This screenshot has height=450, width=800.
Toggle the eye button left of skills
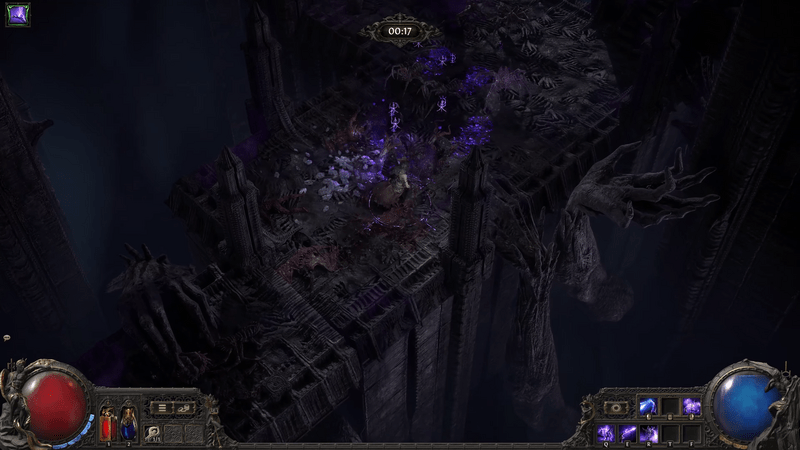tap(616, 408)
